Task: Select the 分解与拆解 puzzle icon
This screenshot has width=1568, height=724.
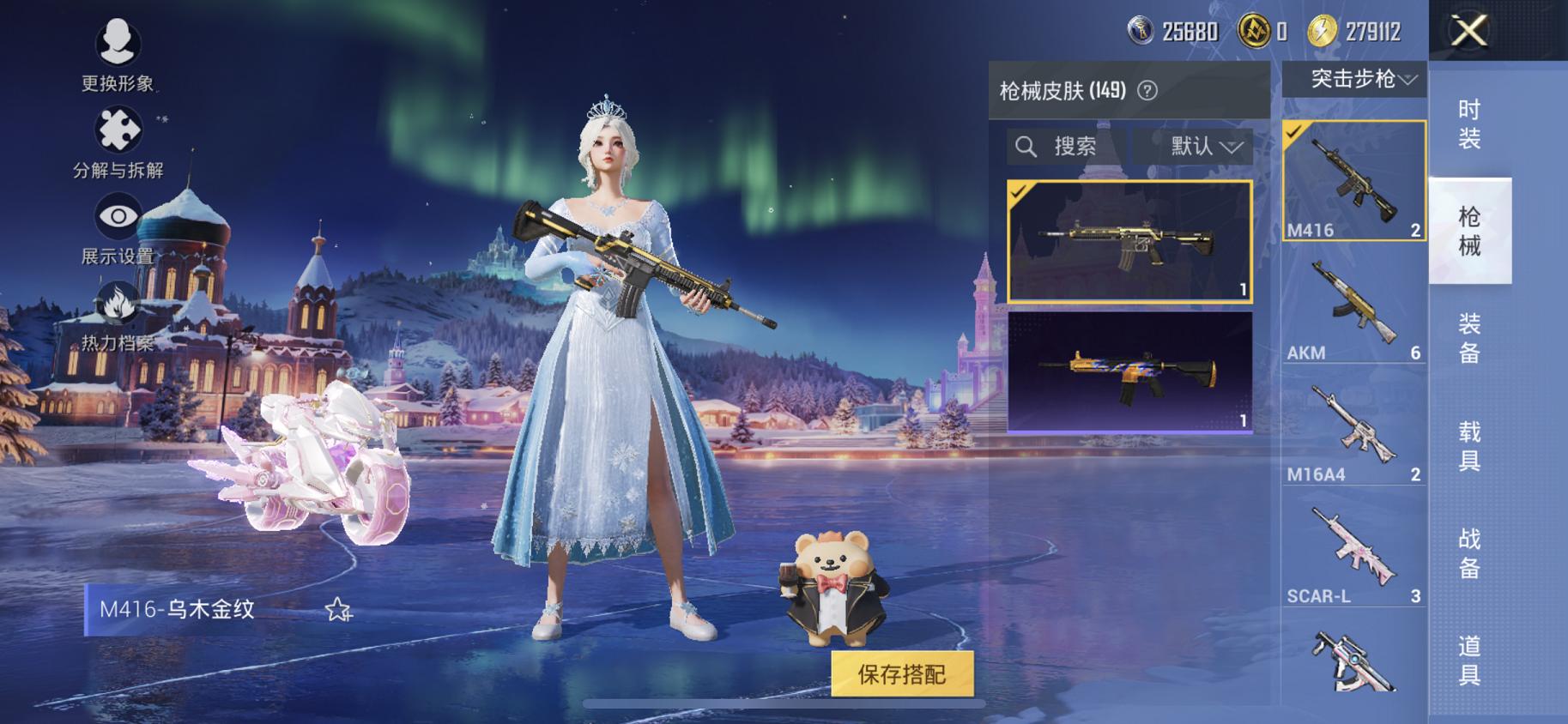Action: [x=118, y=127]
